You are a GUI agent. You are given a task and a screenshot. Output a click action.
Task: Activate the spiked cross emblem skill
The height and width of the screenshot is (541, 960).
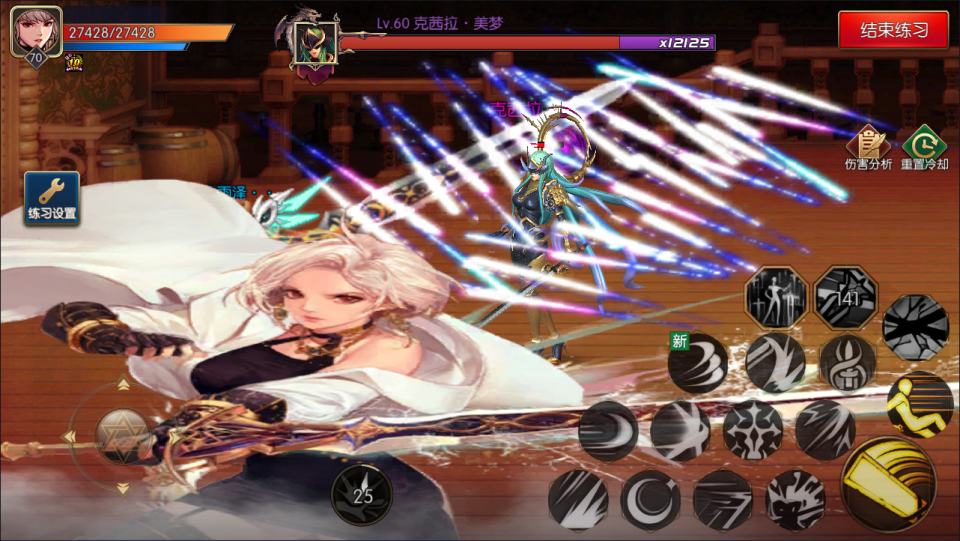[752, 430]
